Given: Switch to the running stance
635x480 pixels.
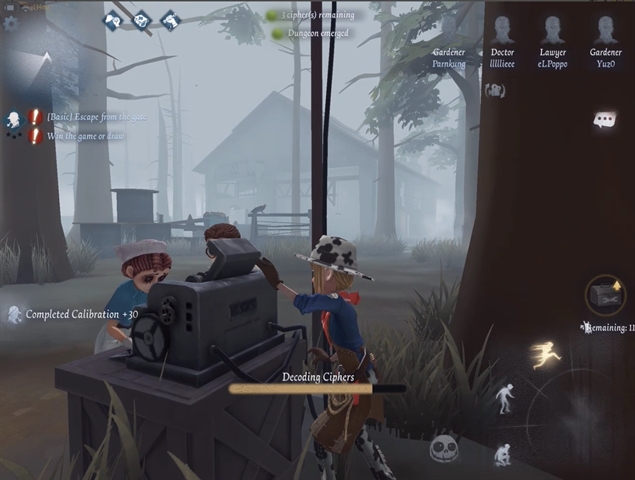Looking at the screenshot, I should click(x=546, y=355).
